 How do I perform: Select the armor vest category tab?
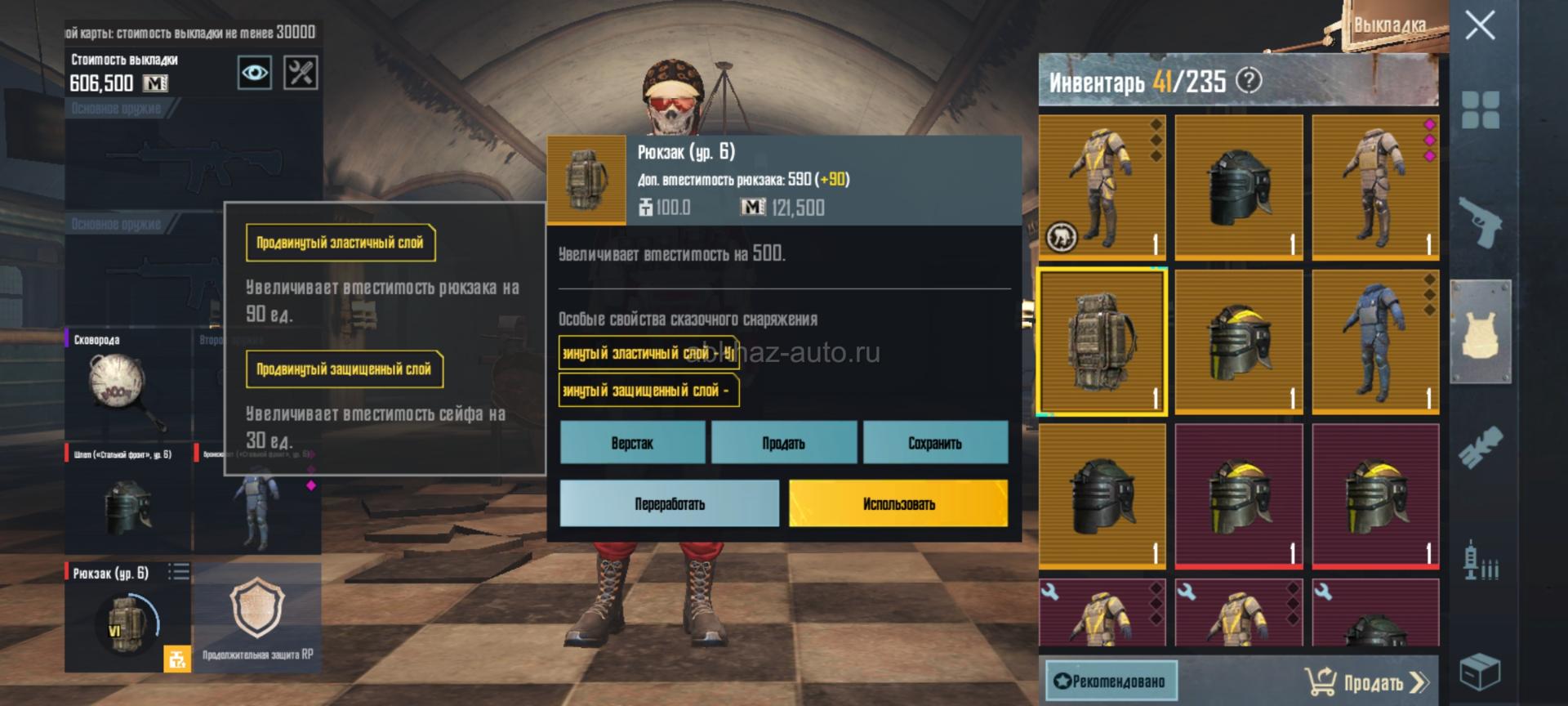[1480, 331]
